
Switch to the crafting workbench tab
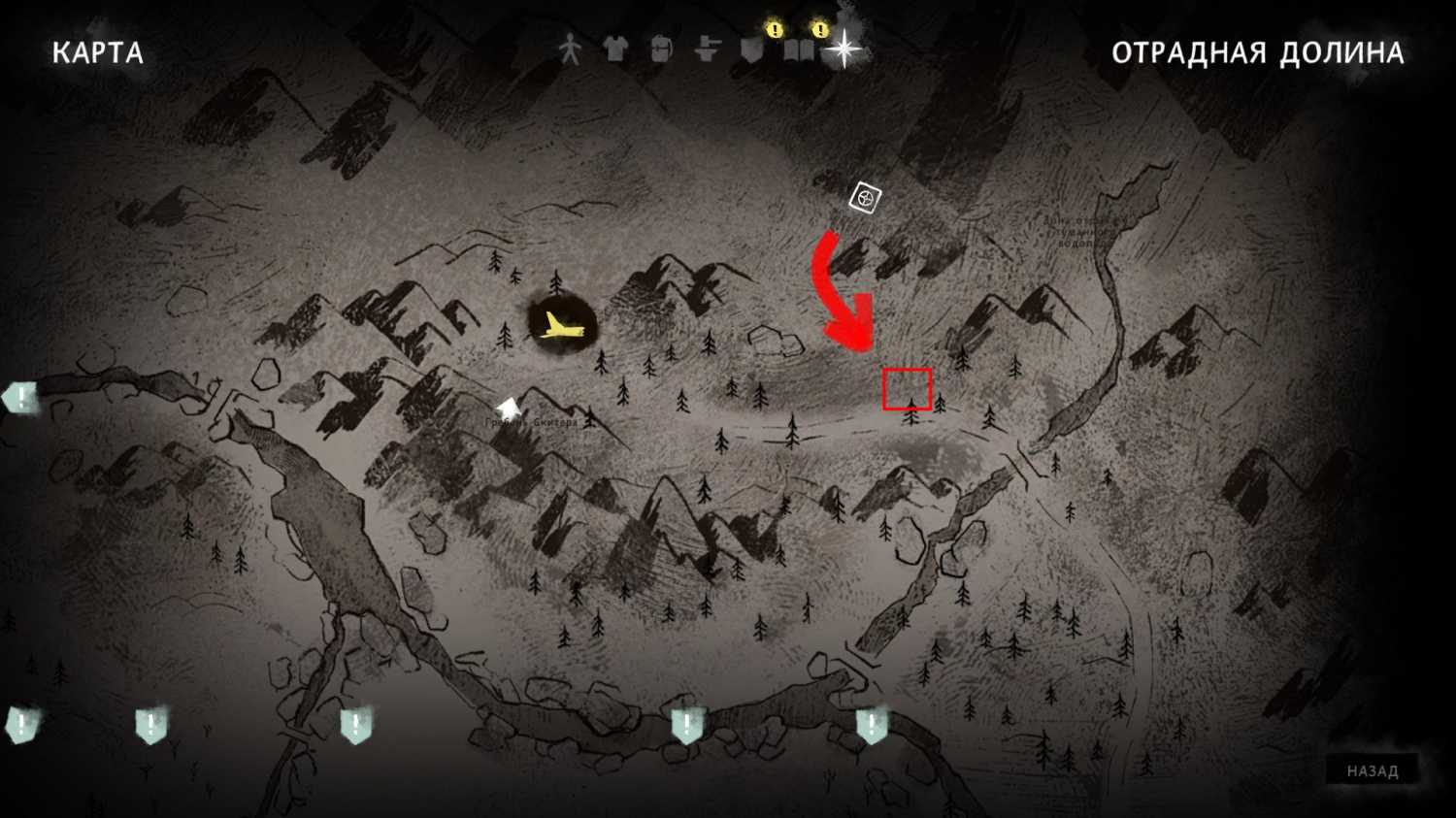coord(708,49)
